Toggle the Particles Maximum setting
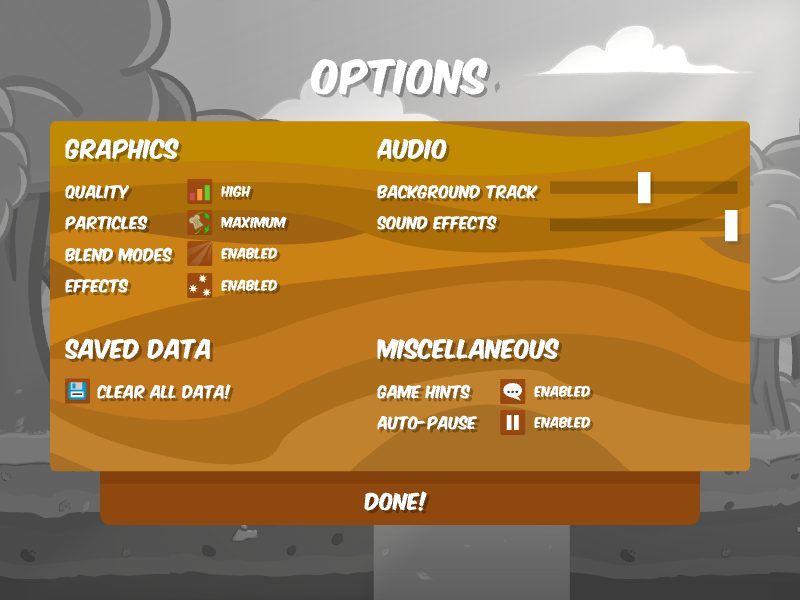Viewport: 800px width, 600px height. click(253, 223)
